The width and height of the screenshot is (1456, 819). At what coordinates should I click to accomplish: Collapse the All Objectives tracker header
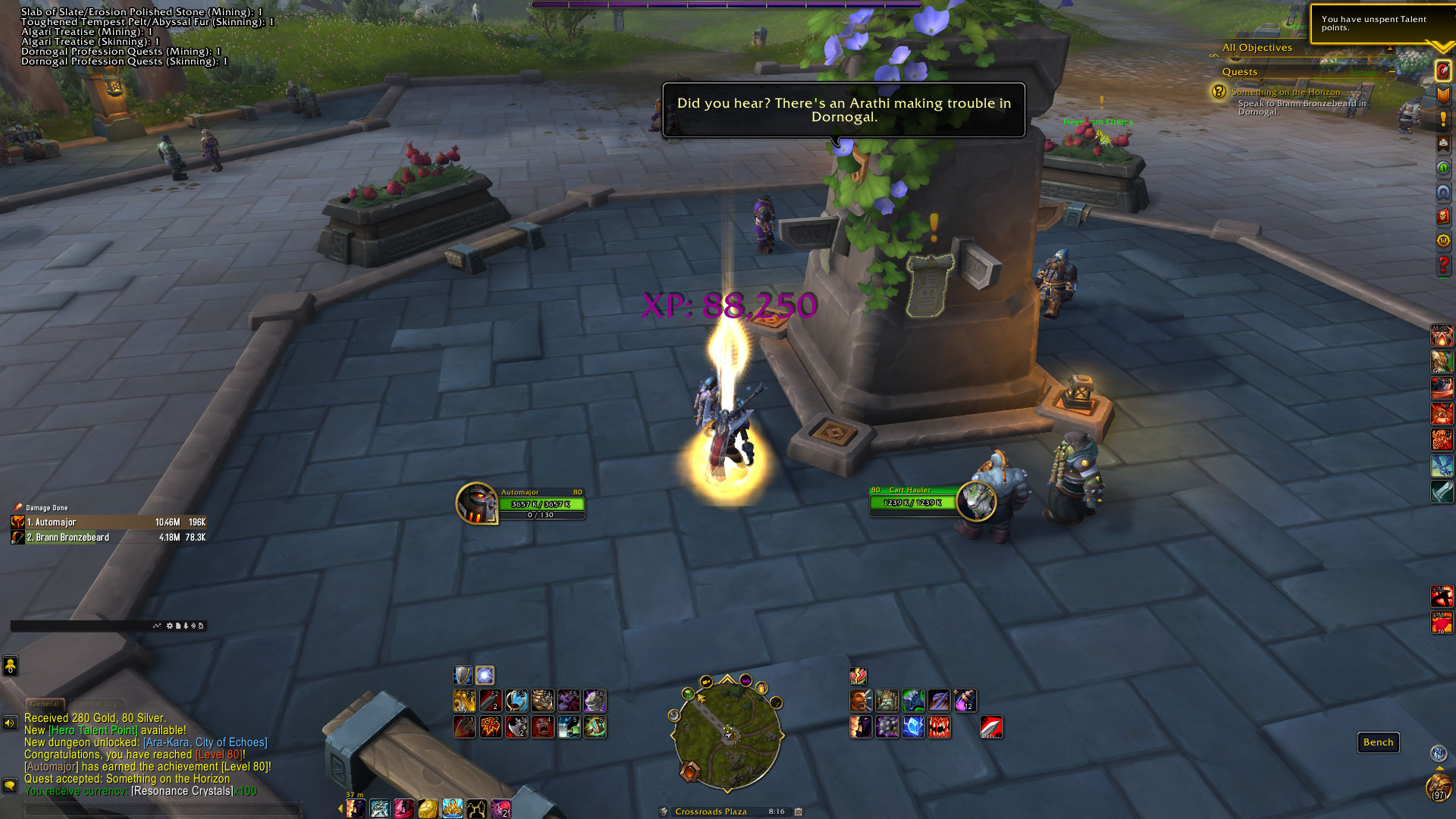[x=1389, y=48]
